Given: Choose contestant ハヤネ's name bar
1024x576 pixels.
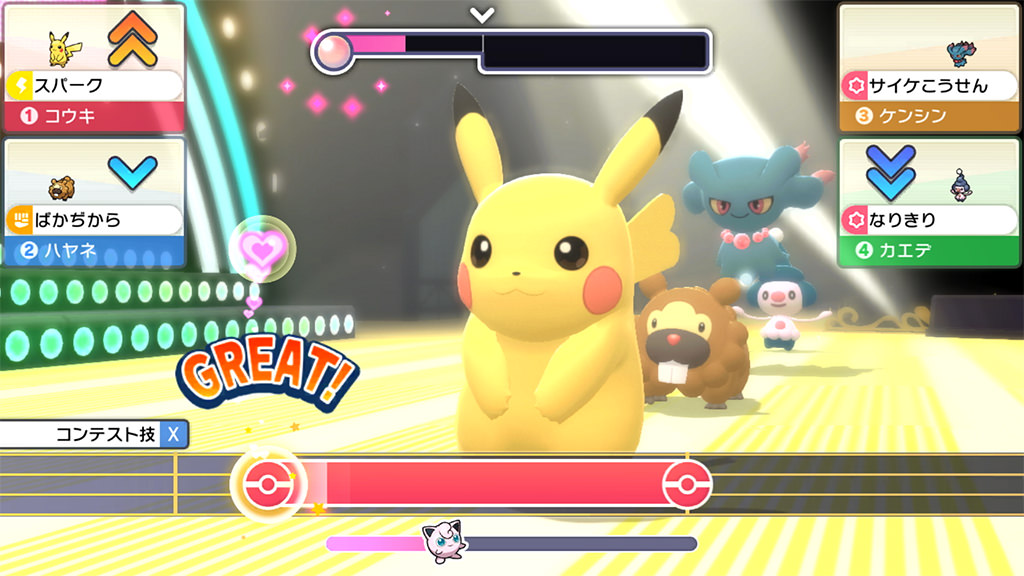Looking at the screenshot, I should (94, 251).
